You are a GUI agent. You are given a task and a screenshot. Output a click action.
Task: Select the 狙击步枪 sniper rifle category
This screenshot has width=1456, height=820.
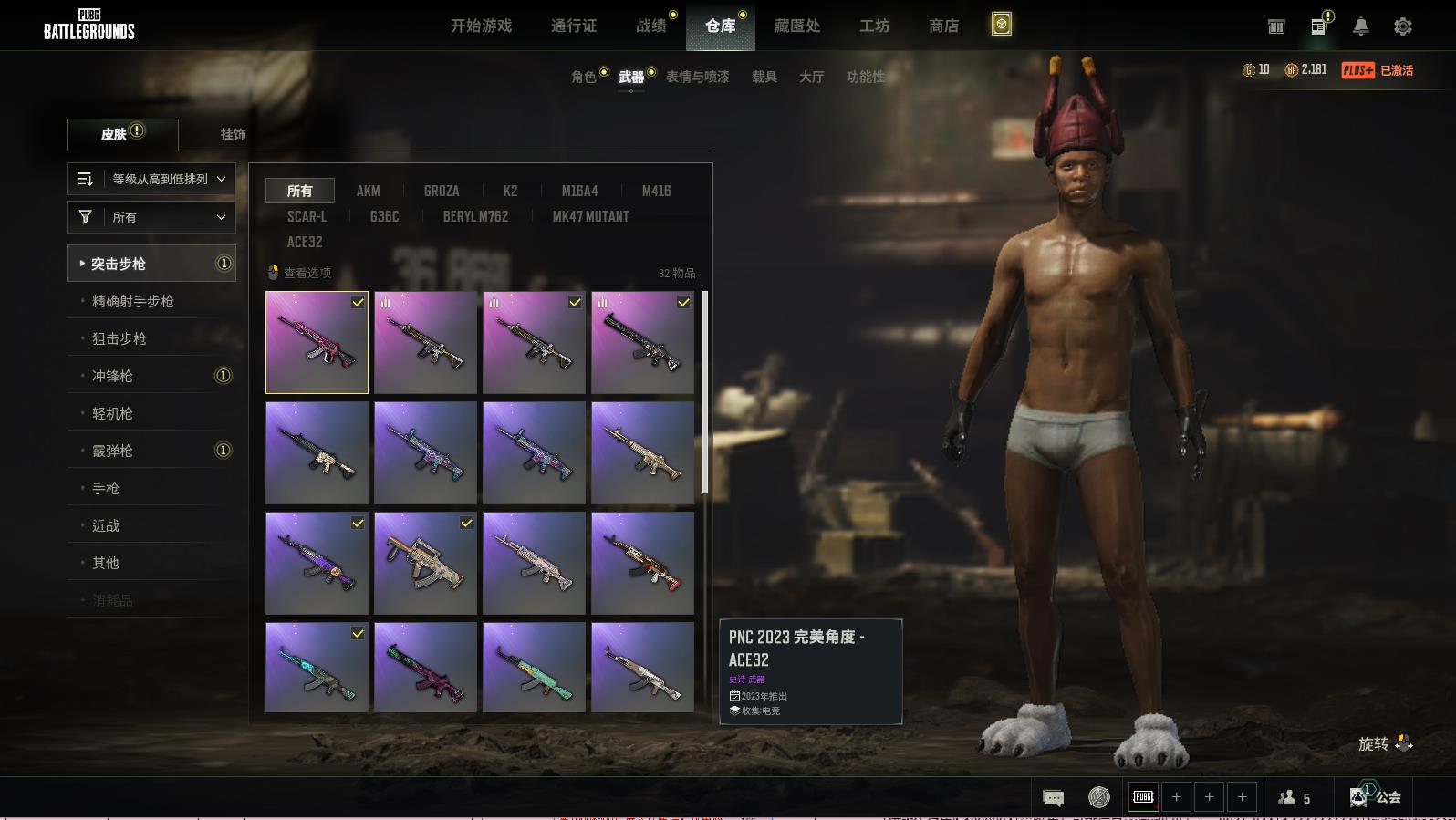(120, 338)
